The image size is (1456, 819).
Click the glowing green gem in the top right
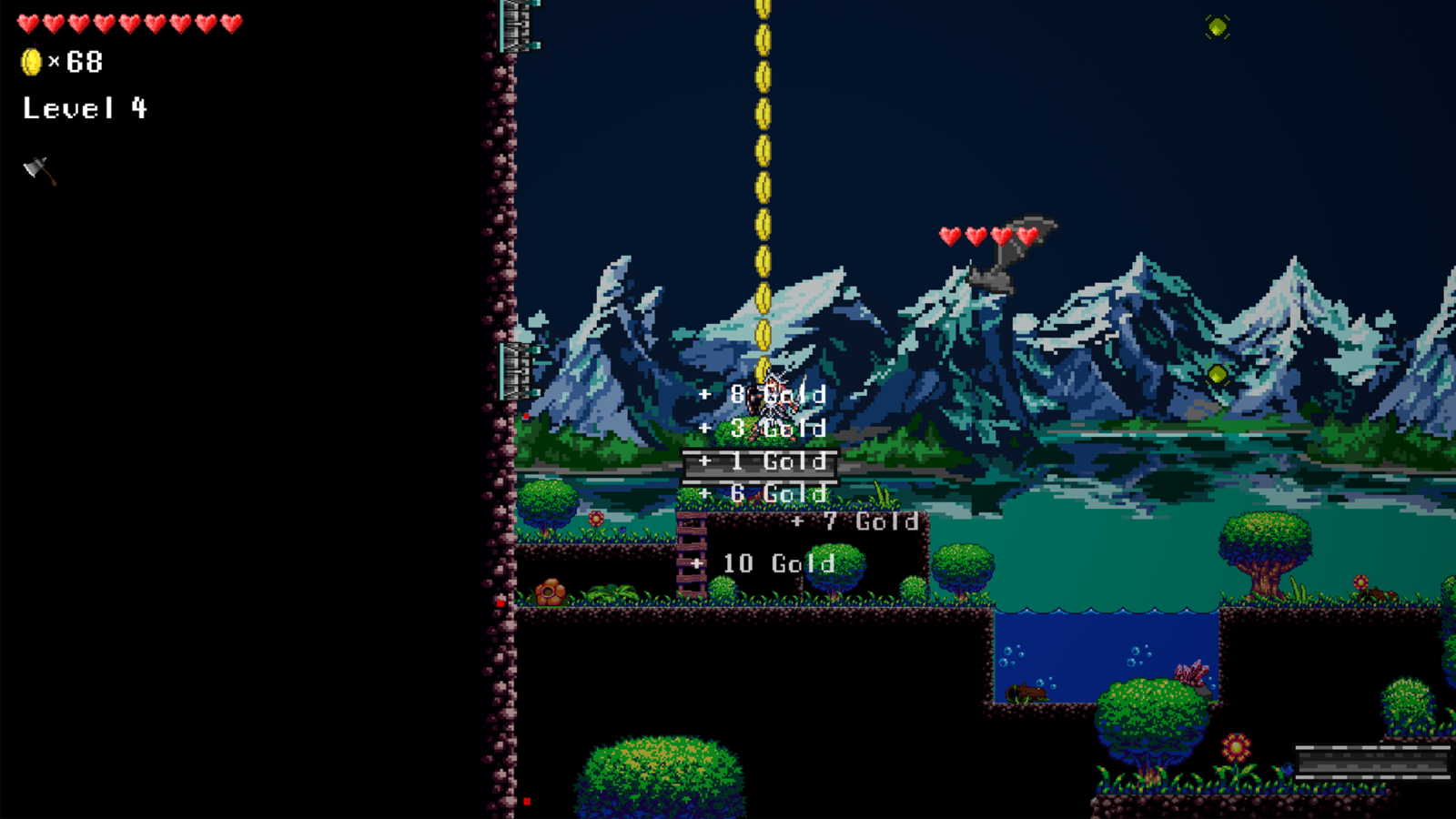click(1218, 26)
